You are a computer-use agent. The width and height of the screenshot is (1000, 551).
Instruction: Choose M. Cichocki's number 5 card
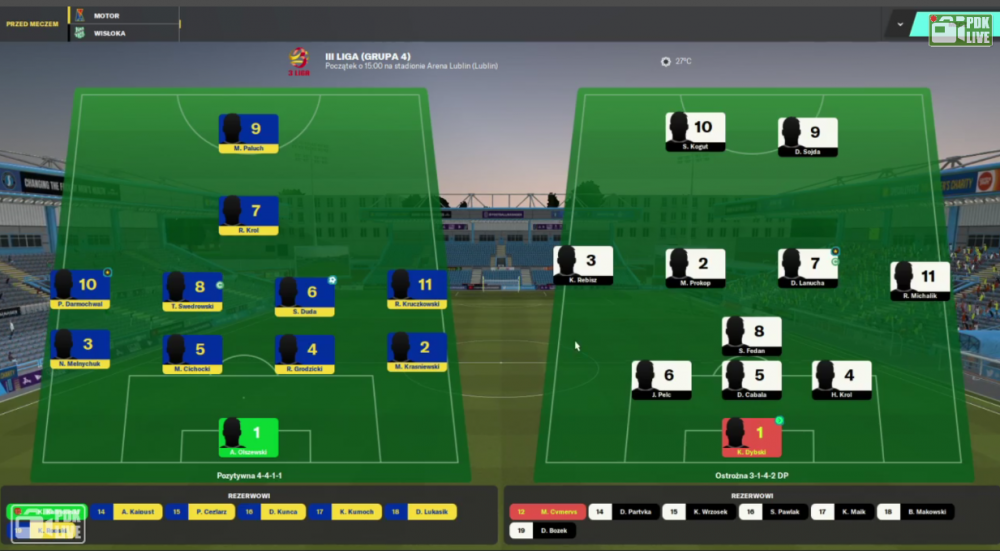click(x=192, y=354)
